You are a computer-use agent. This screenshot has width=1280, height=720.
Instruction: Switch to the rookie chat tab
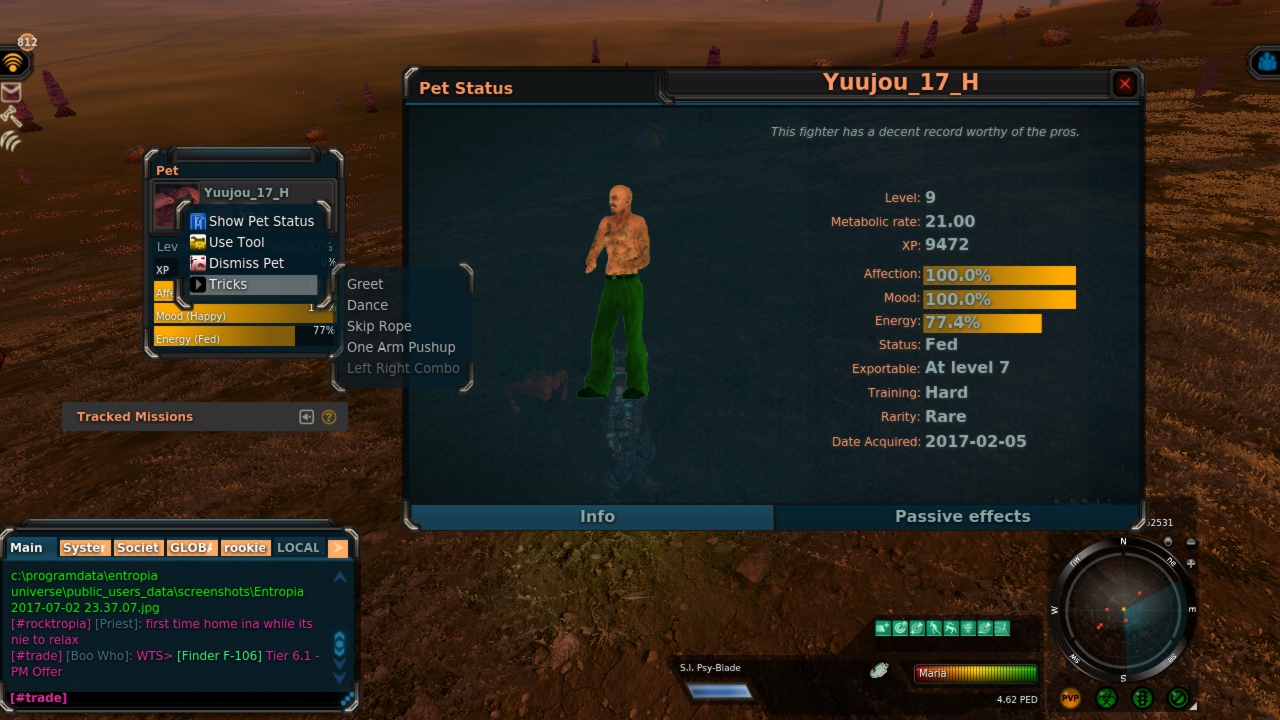coord(245,548)
